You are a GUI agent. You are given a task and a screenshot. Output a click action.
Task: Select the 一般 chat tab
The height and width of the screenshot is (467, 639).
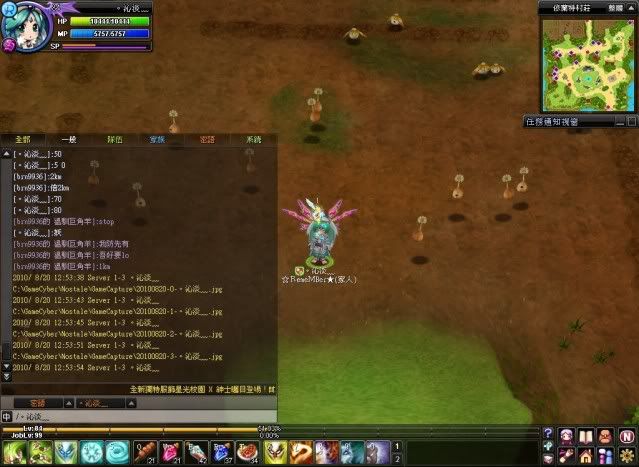(x=68, y=140)
